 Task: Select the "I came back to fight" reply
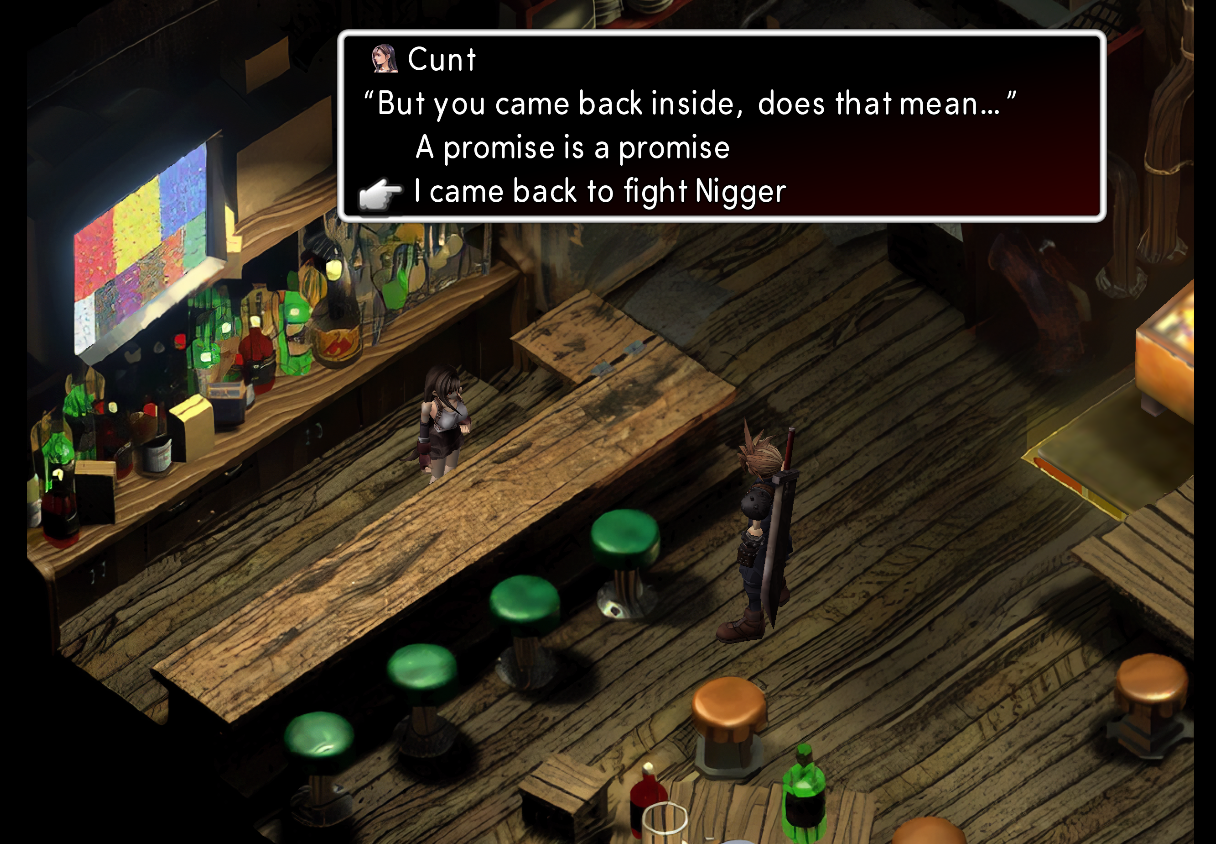click(599, 191)
